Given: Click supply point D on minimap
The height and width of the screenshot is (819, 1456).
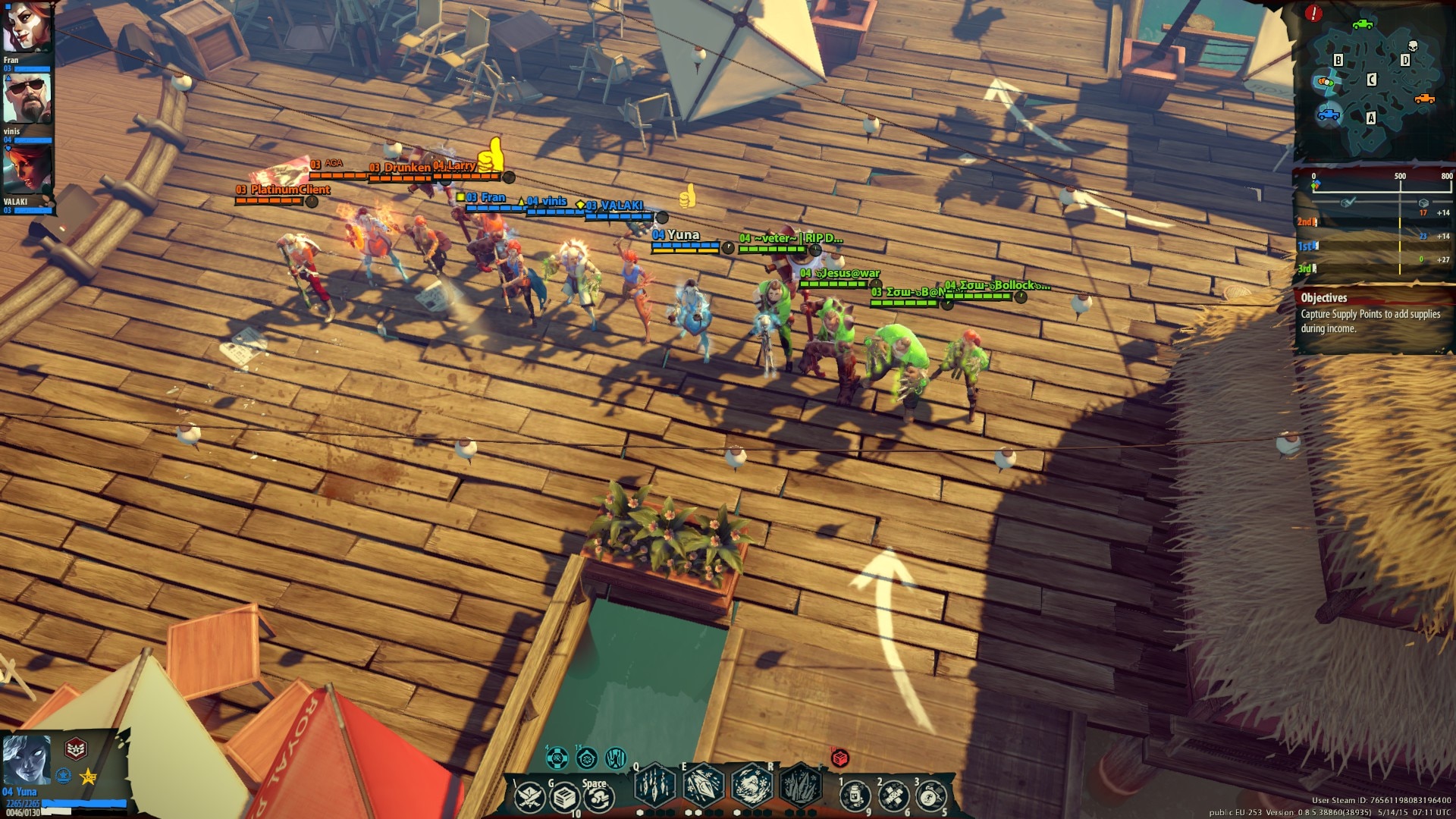Looking at the screenshot, I should [1405, 60].
